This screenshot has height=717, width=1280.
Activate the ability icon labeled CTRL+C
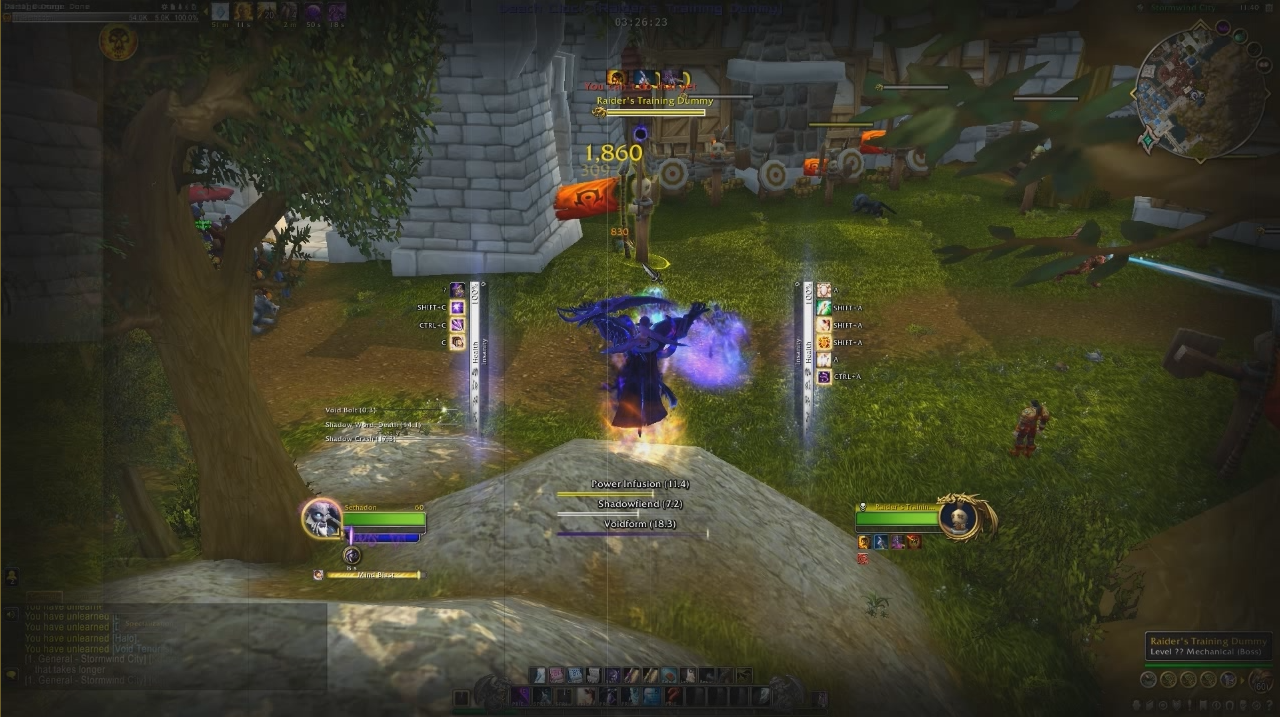[x=457, y=325]
